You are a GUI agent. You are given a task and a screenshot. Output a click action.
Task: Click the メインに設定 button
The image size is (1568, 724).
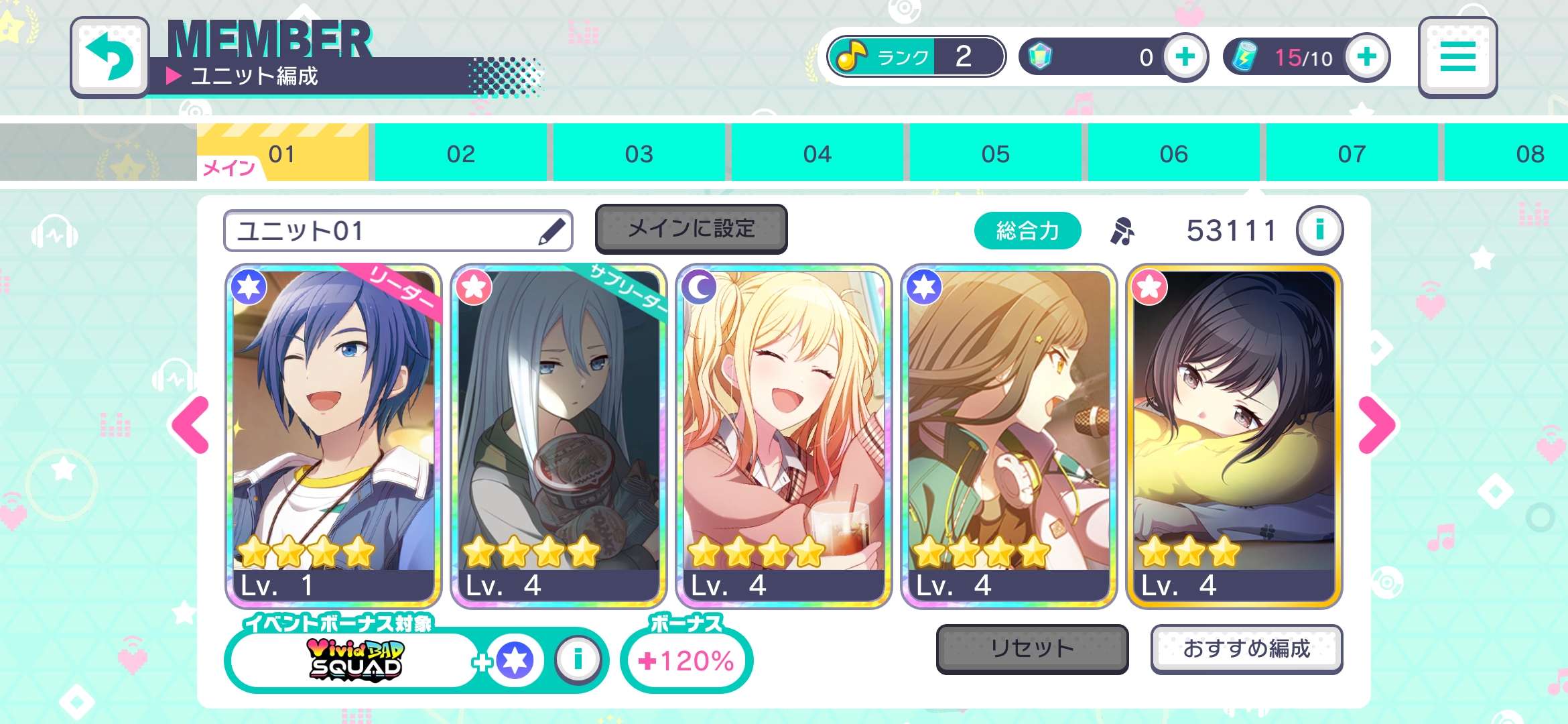[x=691, y=229]
